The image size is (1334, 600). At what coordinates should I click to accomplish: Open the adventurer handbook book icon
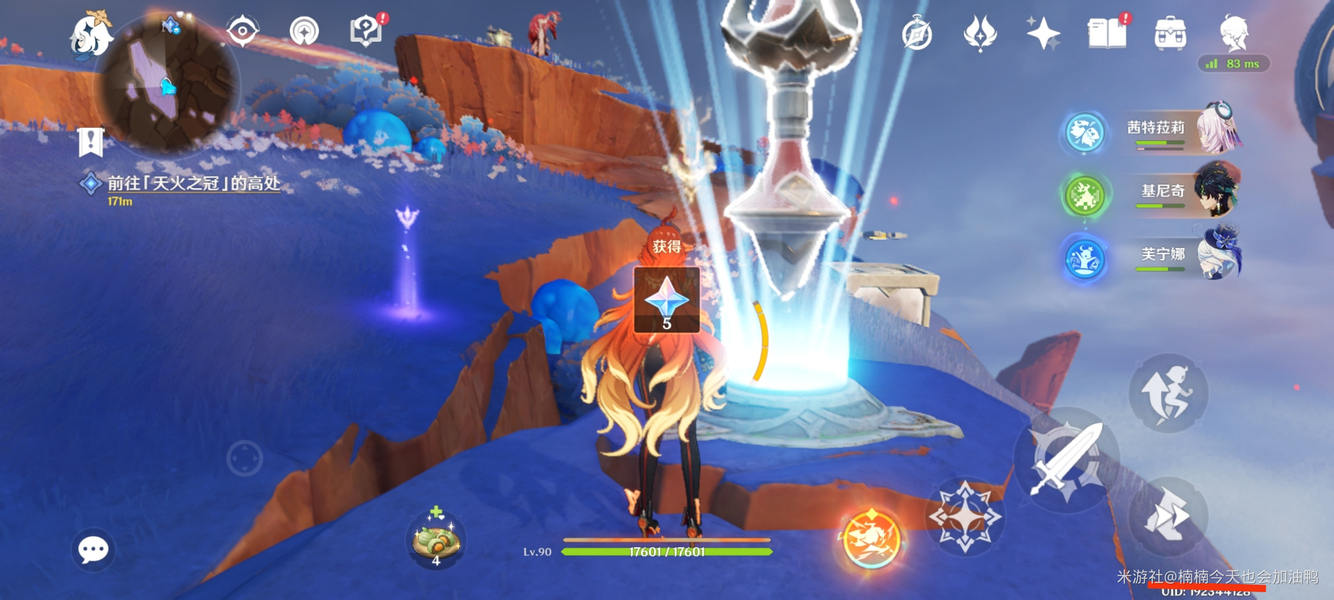click(x=1107, y=33)
